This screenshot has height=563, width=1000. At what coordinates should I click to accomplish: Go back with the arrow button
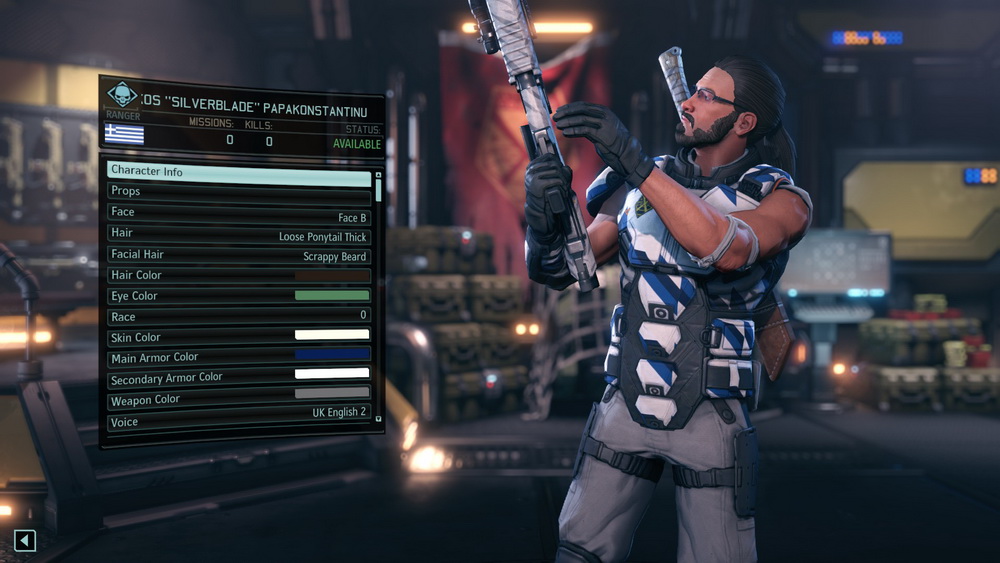[25, 541]
